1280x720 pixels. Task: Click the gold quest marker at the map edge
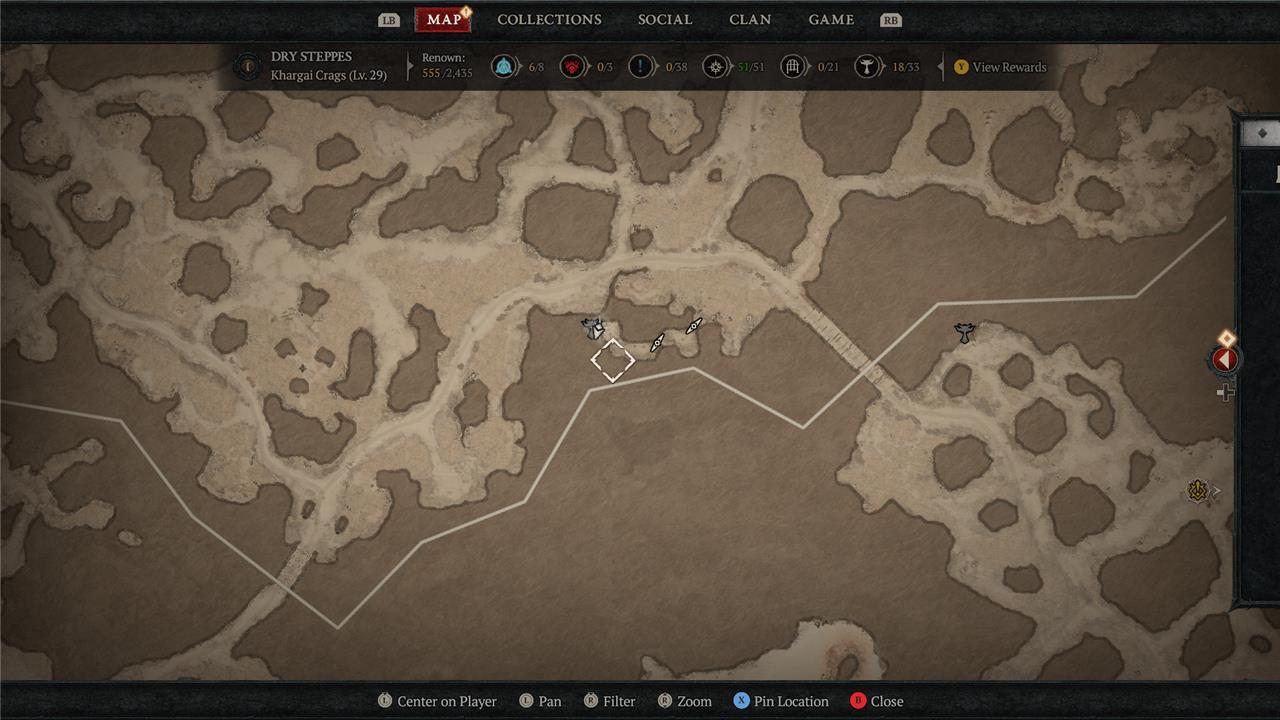tap(1198, 490)
